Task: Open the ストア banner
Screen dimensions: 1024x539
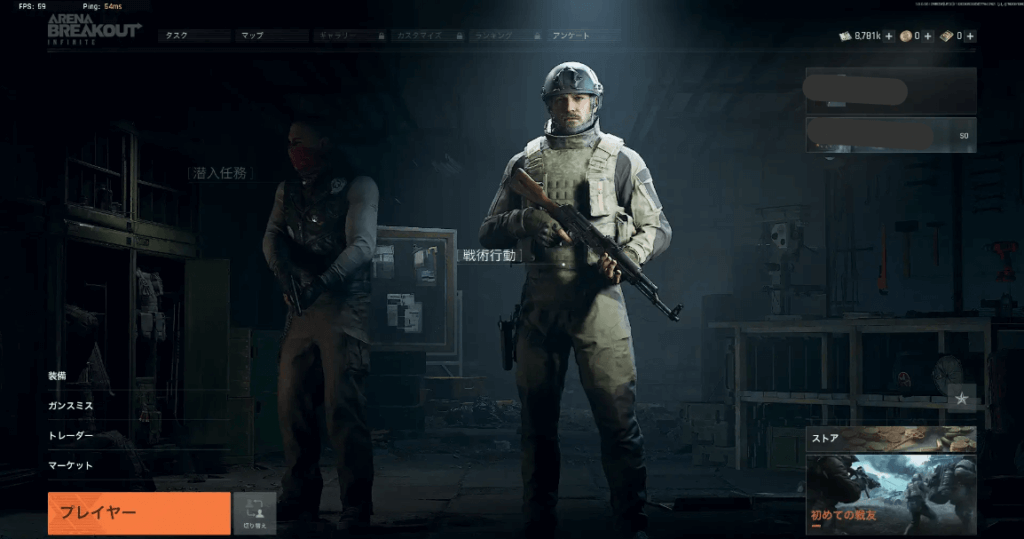Action: [x=890, y=438]
